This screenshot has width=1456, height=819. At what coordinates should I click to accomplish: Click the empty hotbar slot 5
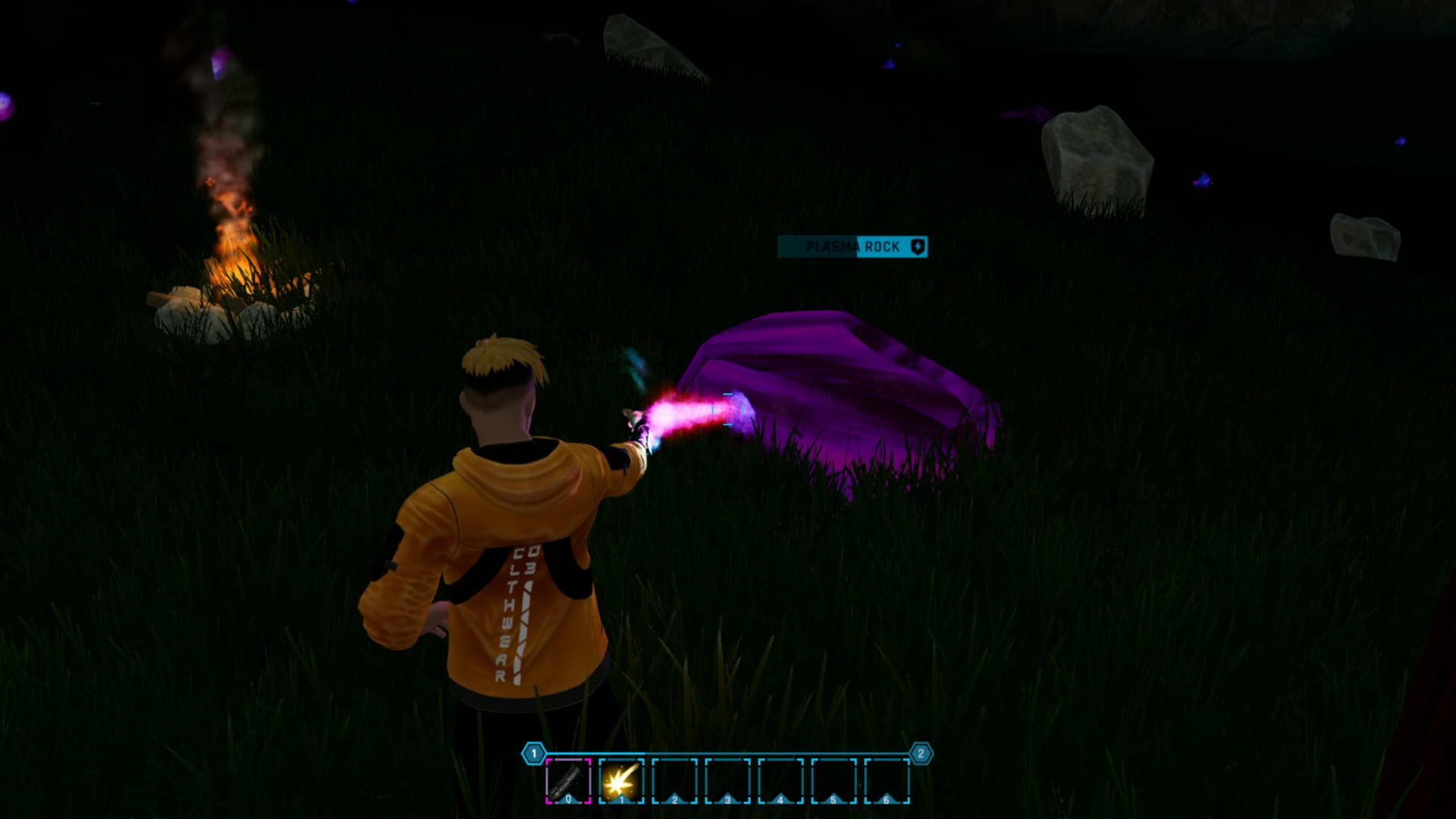834,783
